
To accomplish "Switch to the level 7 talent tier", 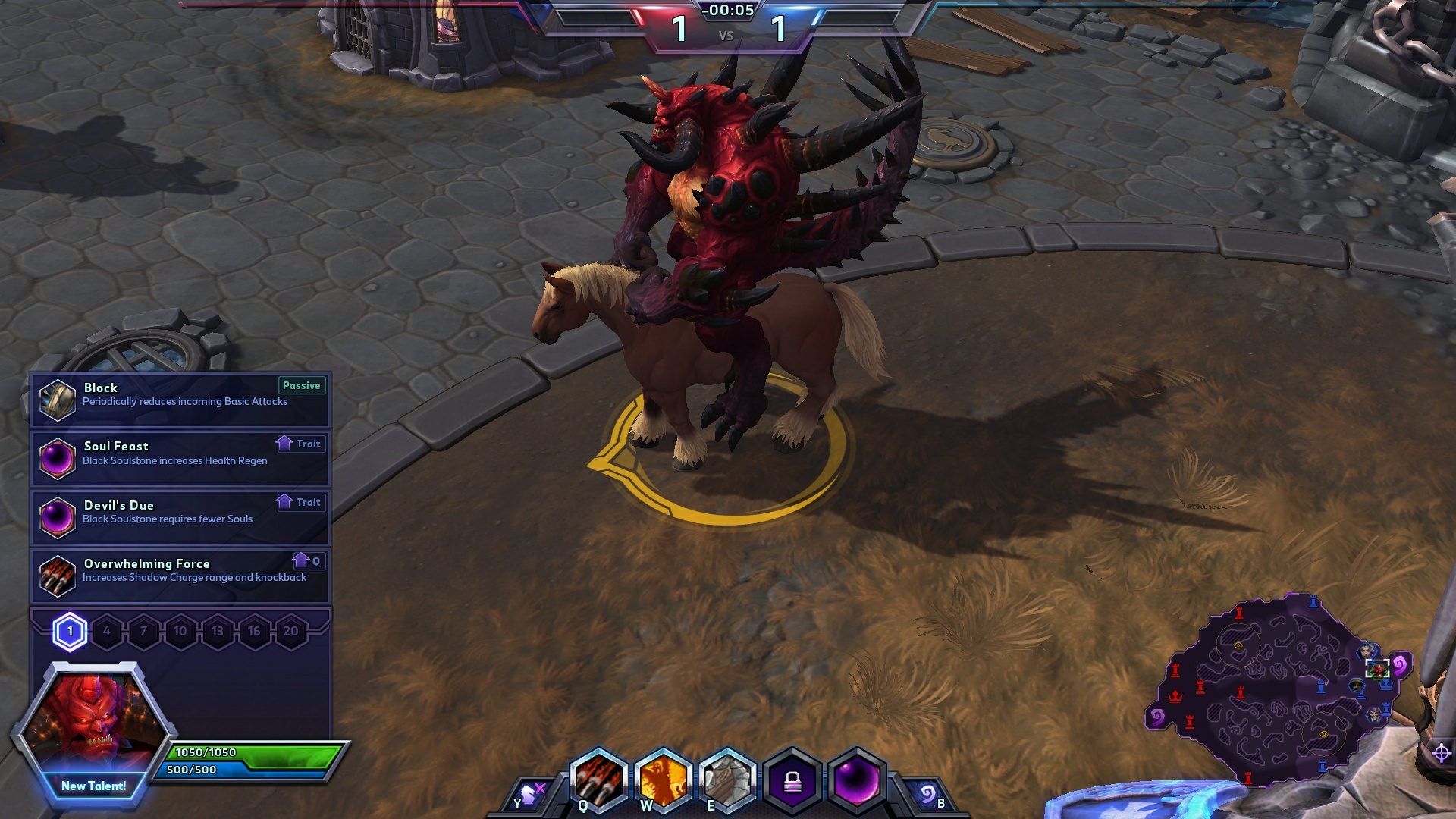I will (143, 632).
